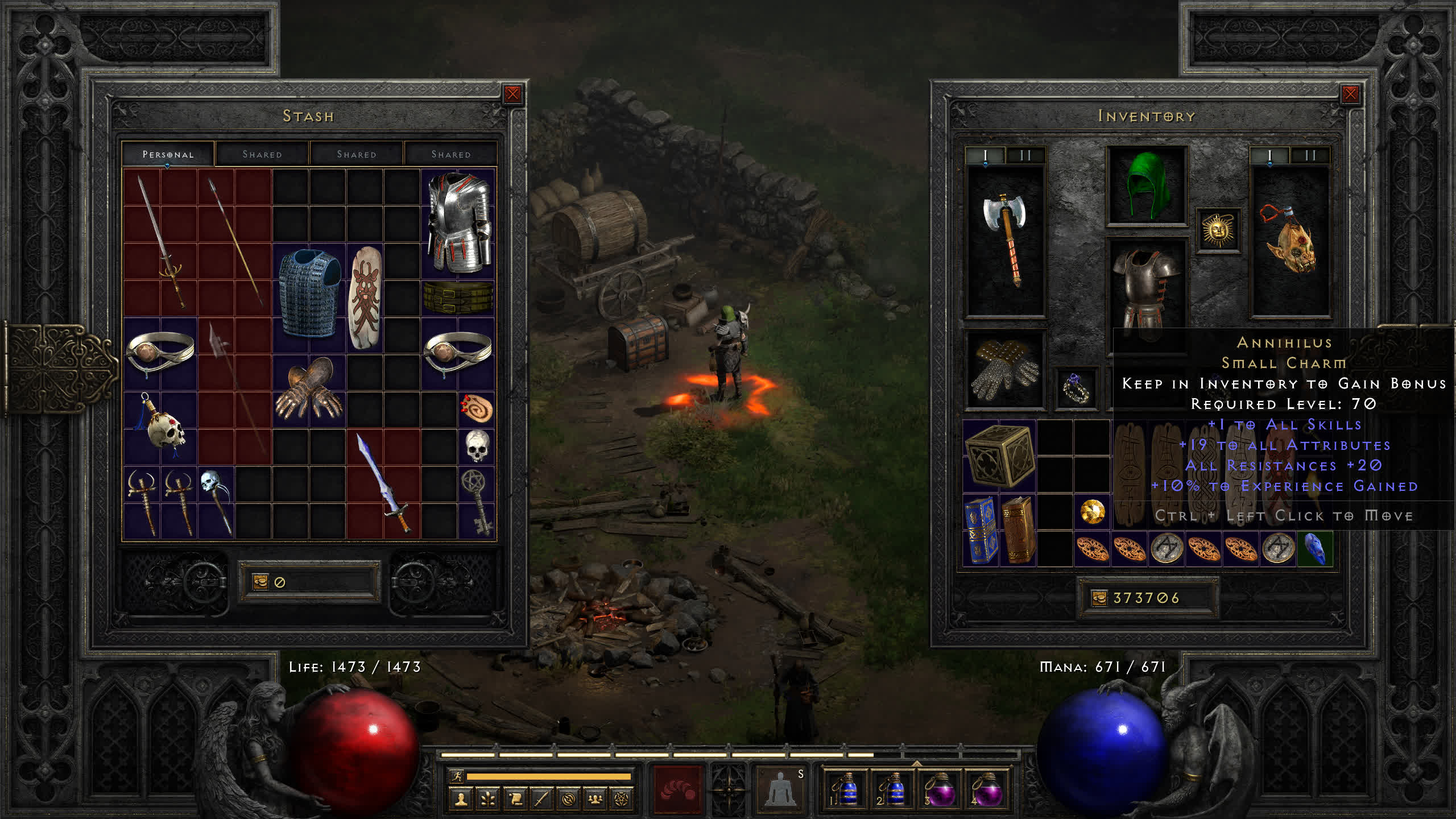Pick up the gauntlets in the stash
The width and height of the screenshot is (1456, 819).
click(309, 390)
